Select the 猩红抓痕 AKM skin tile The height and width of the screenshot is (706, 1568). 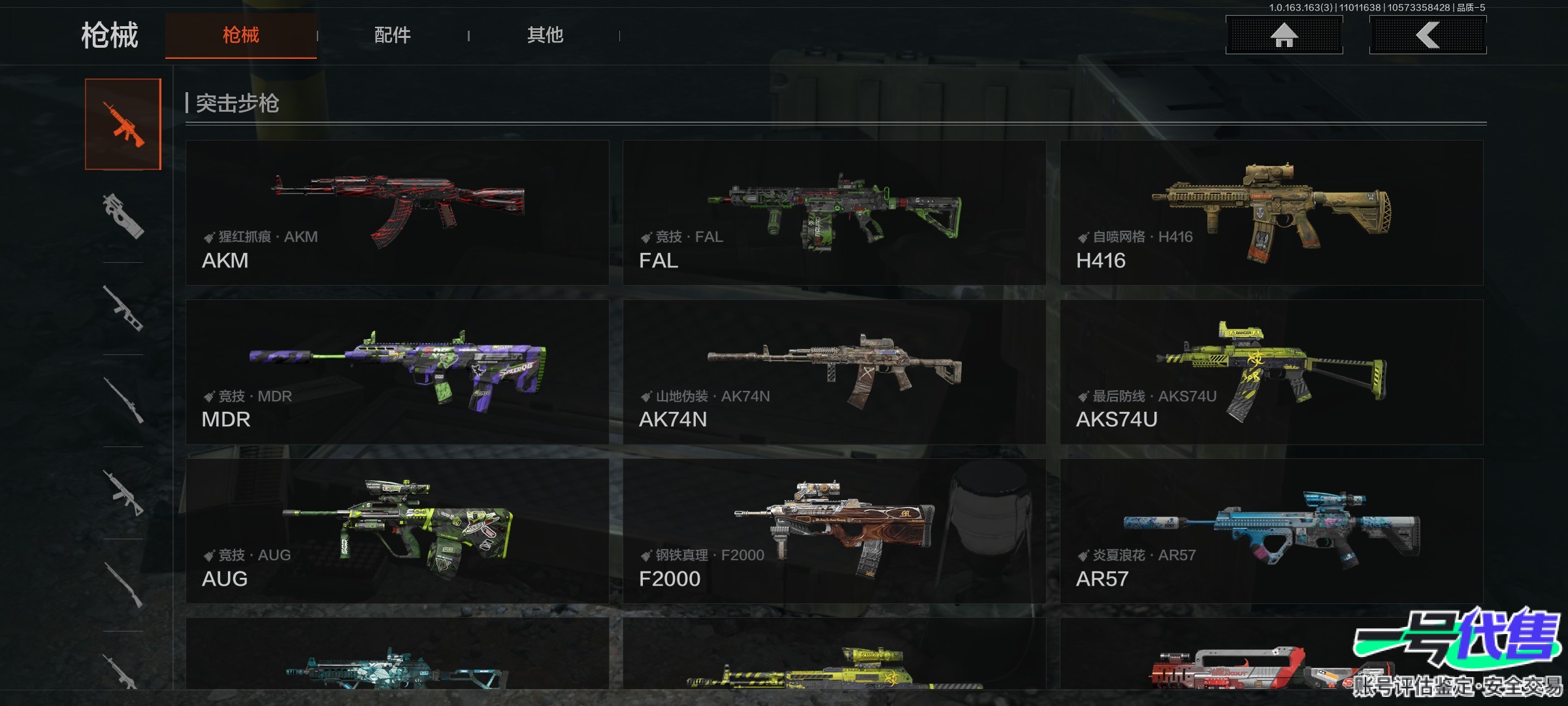coord(397,212)
